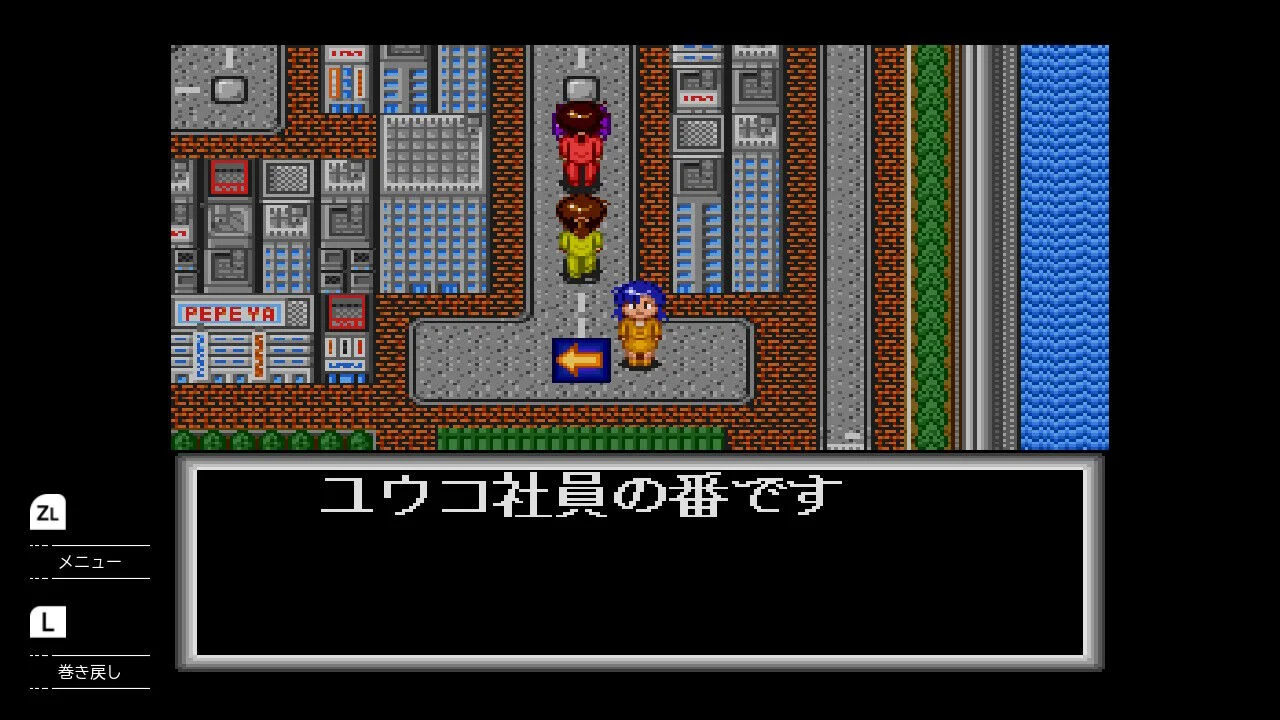Open the メニュー option under ZL
Screen dimensions: 1280x720
tap(90, 562)
